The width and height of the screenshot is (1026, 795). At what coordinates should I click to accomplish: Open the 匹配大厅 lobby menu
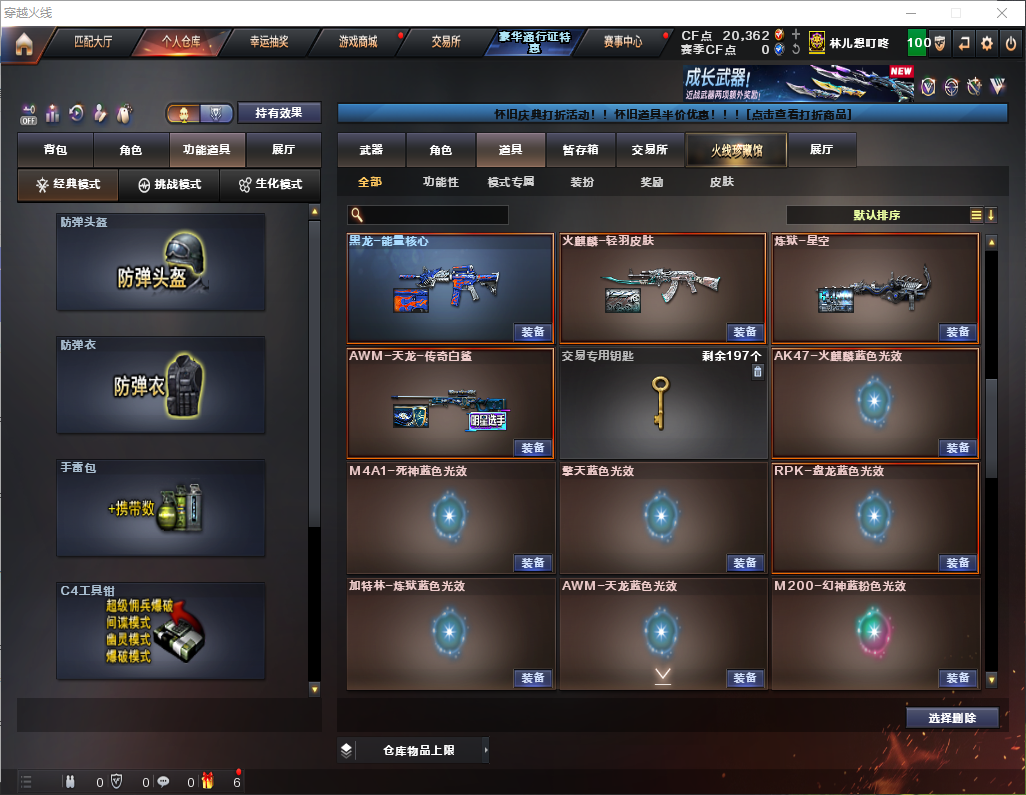point(93,42)
